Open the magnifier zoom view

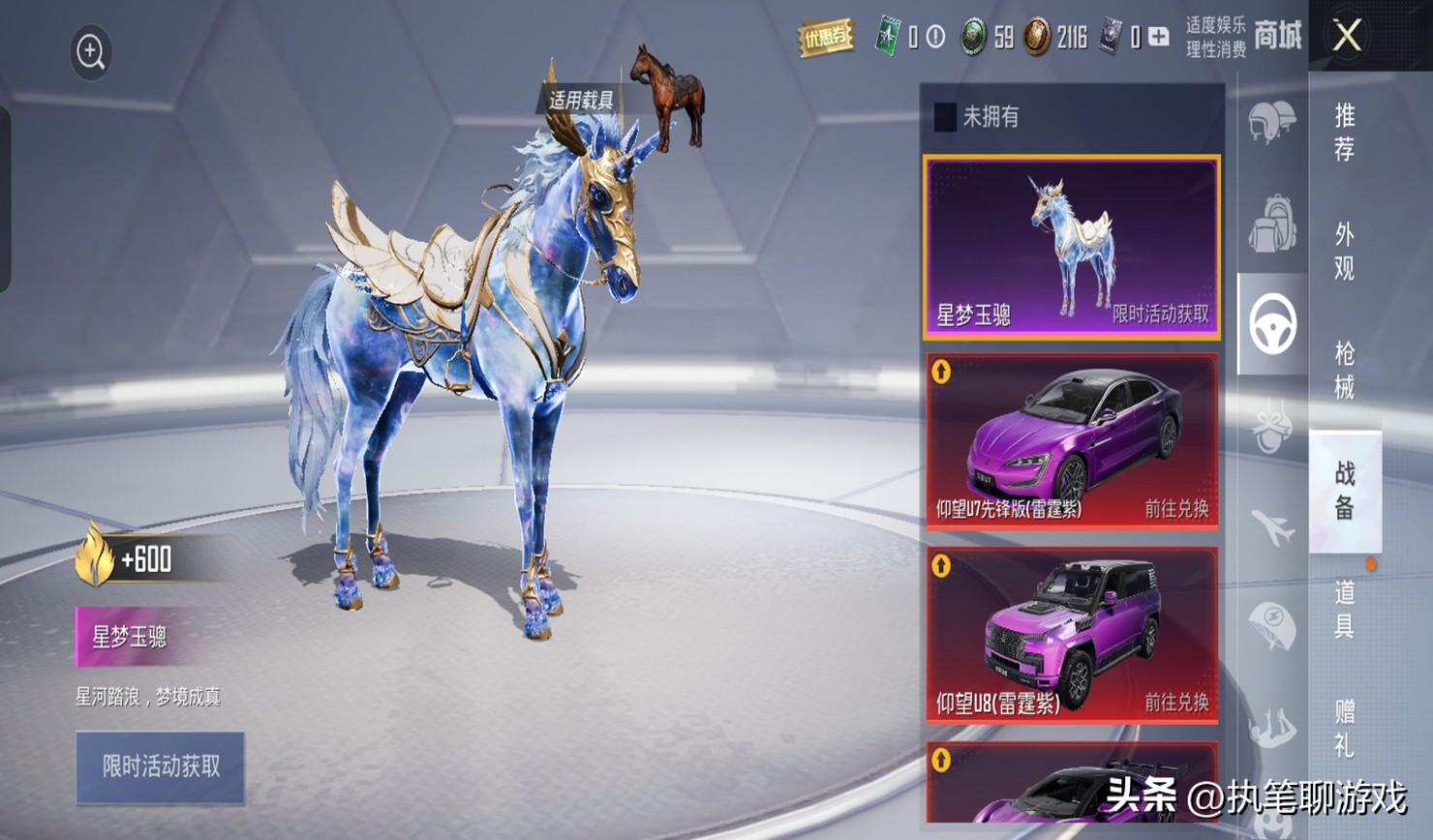point(91,52)
